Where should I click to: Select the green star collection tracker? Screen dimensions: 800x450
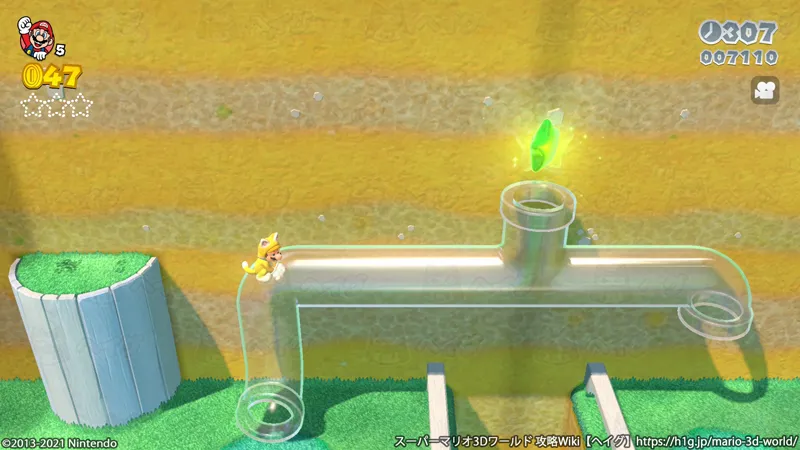[57, 104]
